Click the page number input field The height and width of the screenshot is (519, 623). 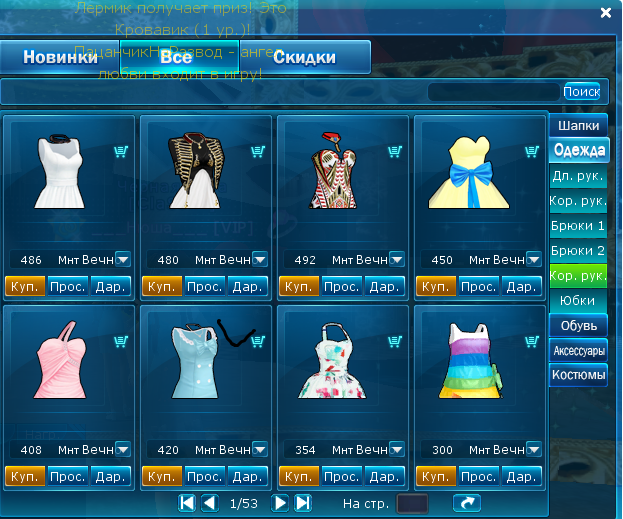(412, 503)
